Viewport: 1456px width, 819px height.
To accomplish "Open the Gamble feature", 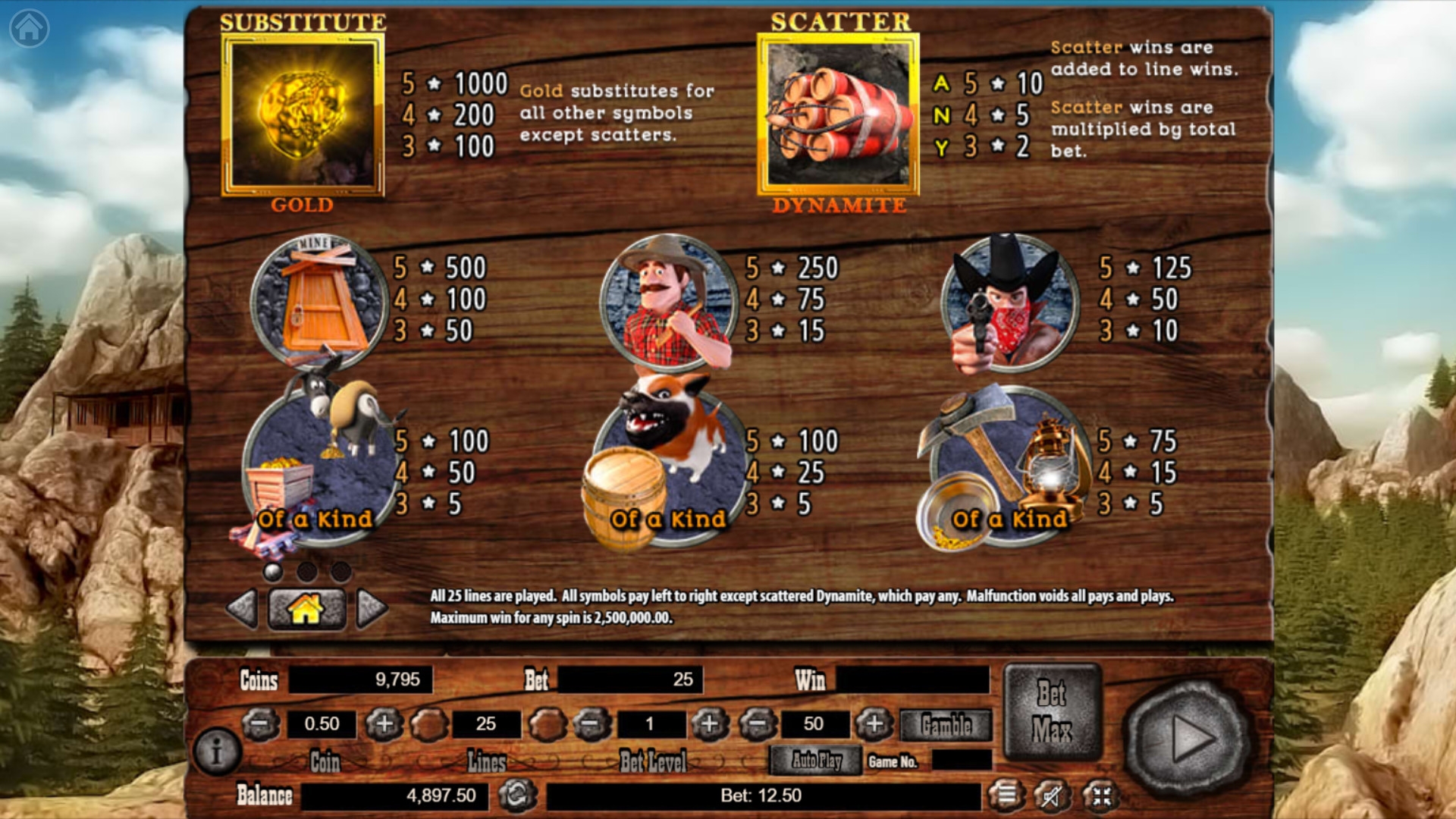I will click(x=946, y=726).
